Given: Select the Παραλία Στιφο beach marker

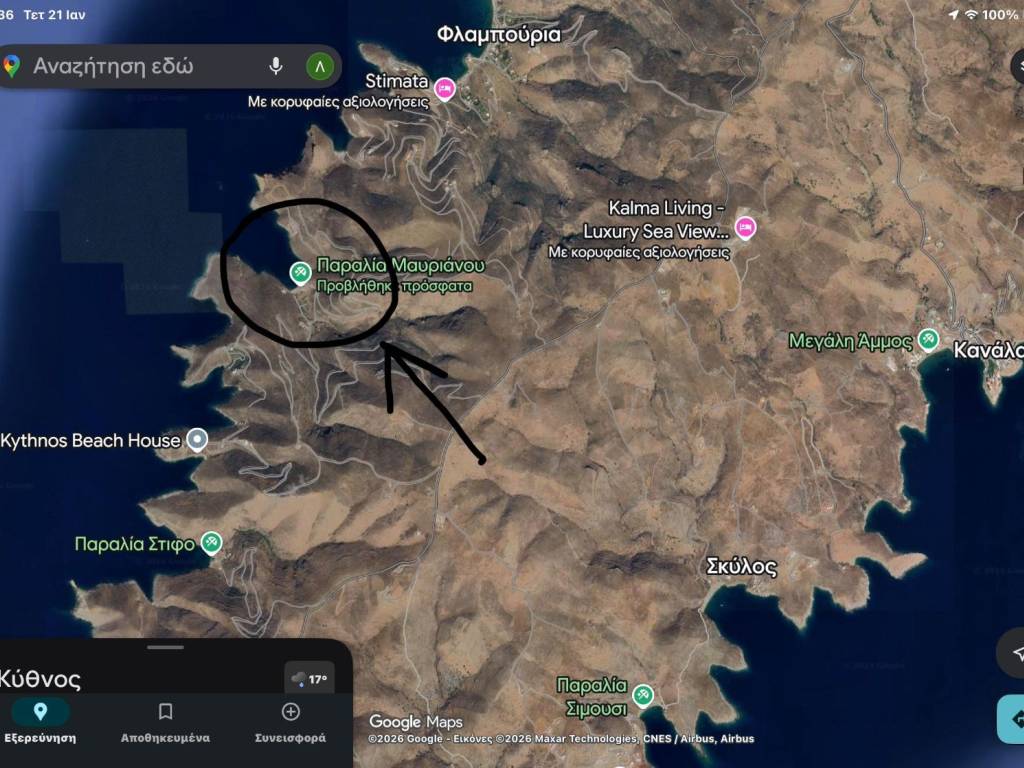Looking at the screenshot, I should point(211,543).
